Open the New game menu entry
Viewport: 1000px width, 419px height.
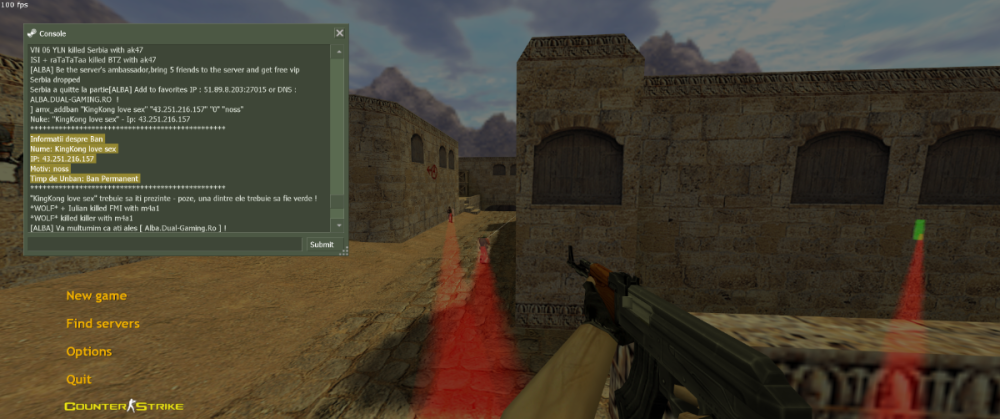click(96, 296)
